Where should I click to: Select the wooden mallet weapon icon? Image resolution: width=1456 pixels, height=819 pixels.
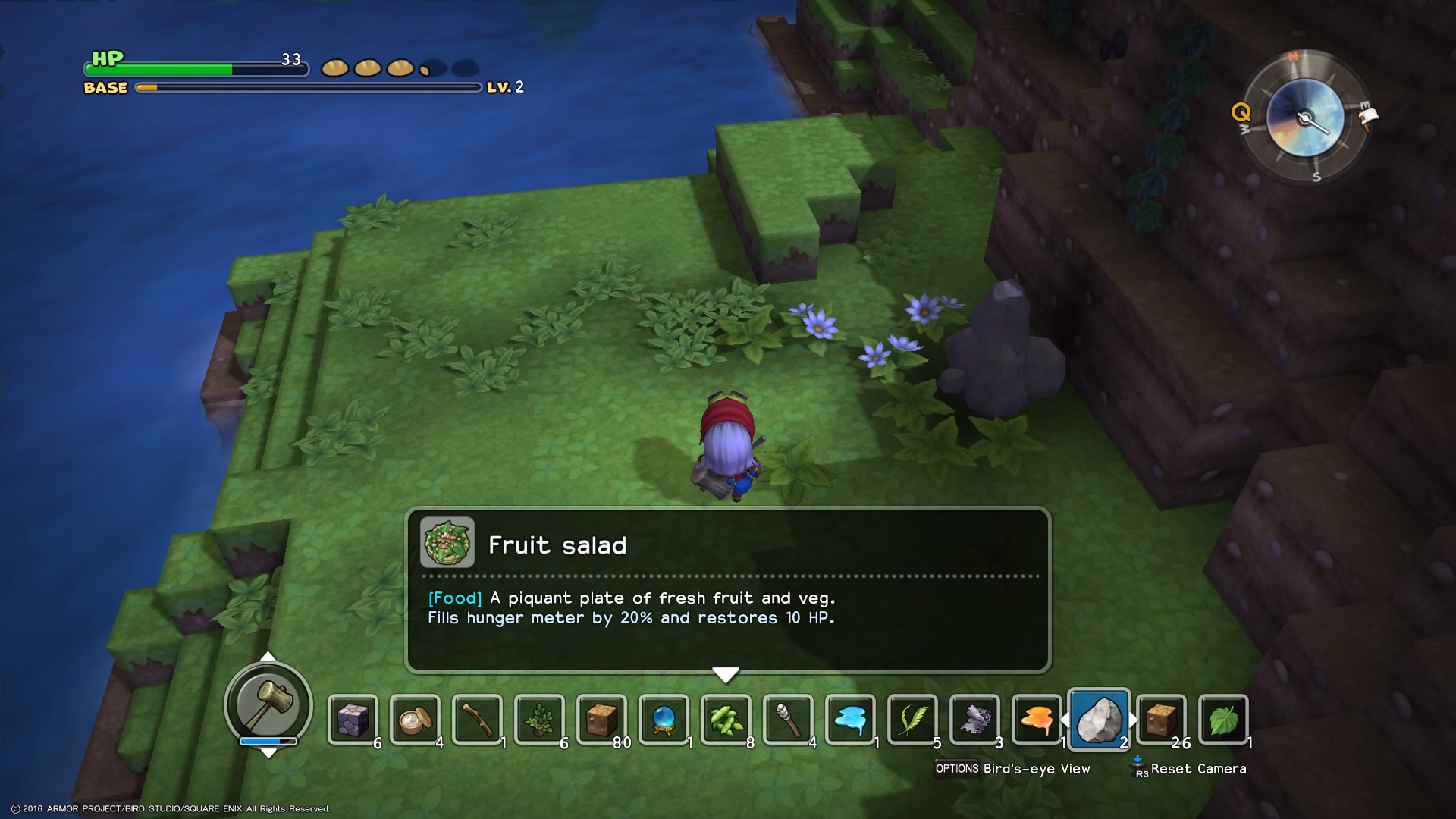tap(268, 704)
